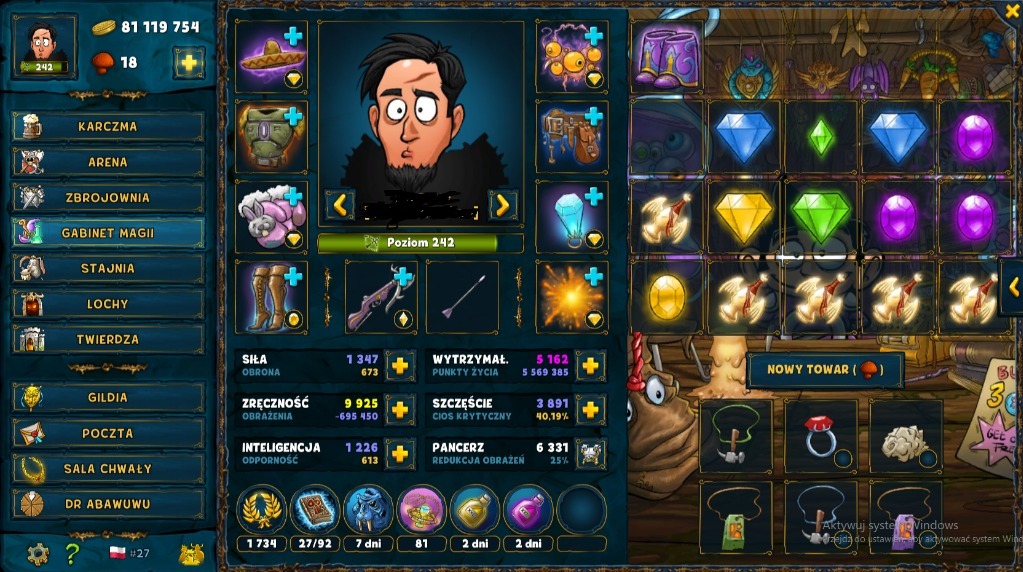The image size is (1023, 572).
Task: Select the red gem ring in shop
Action: [x=821, y=436]
